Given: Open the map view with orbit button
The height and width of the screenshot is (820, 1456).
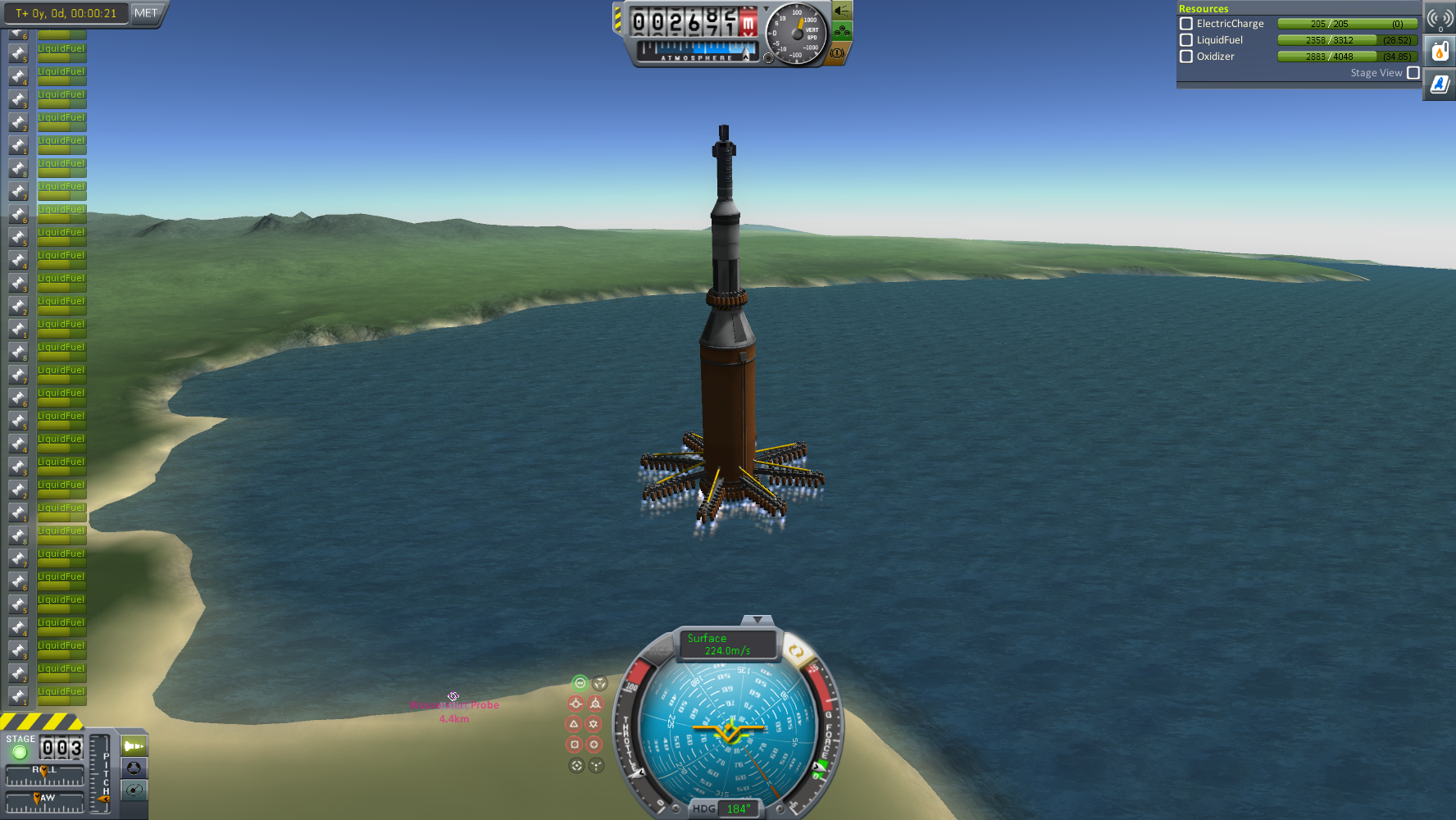Looking at the screenshot, I should pyautogui.click(x=134, y=790).
